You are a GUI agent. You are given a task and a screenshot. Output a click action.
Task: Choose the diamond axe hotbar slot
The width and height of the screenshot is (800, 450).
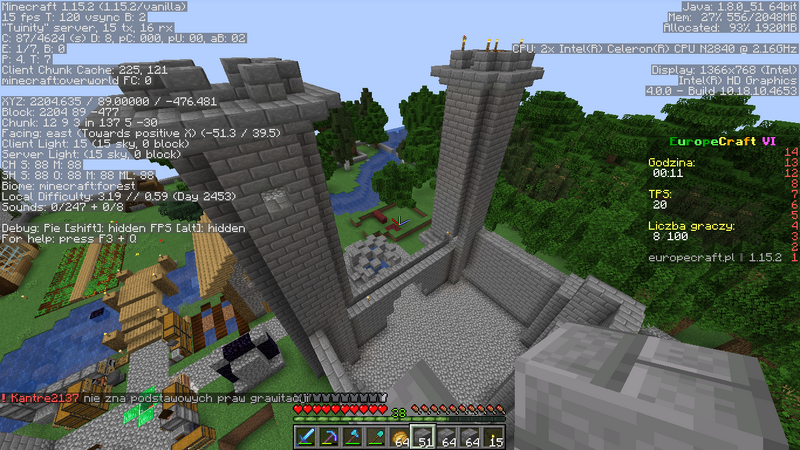pyautogui.click(x=352, y=436)
